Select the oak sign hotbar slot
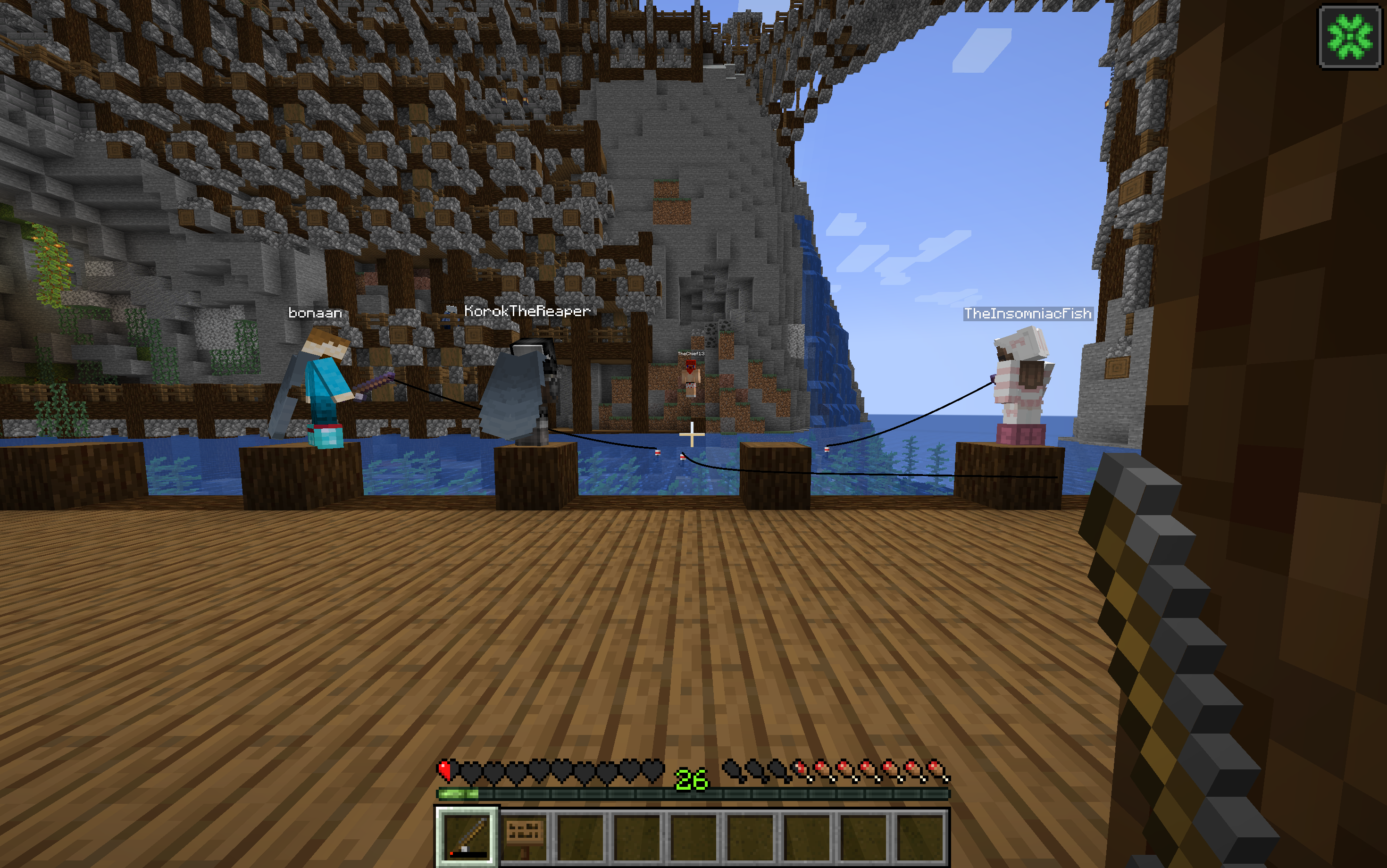The height and width of the screenshot is (868, 1387). 524,836
